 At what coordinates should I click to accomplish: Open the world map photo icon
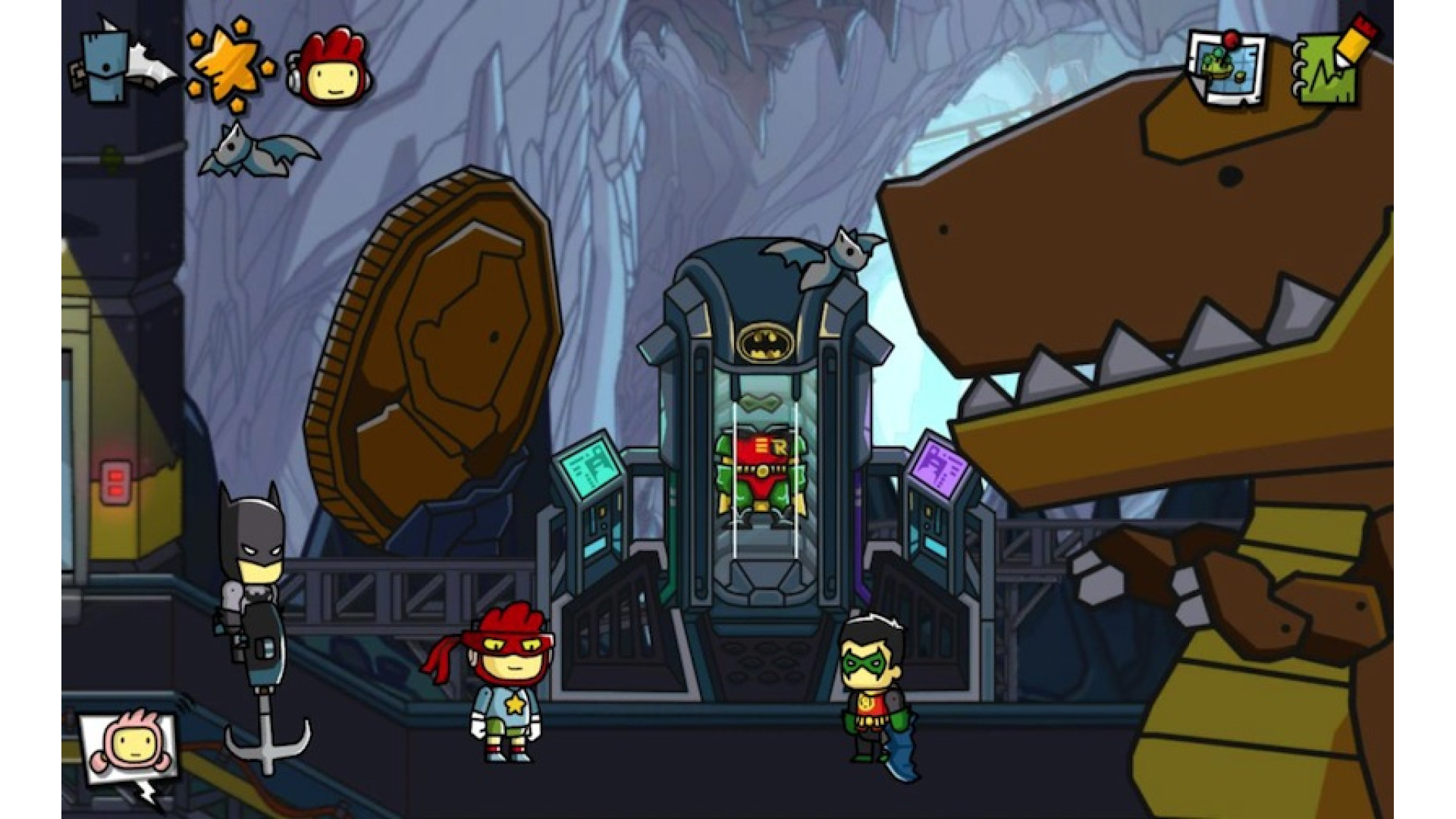tap(1226, 70)
